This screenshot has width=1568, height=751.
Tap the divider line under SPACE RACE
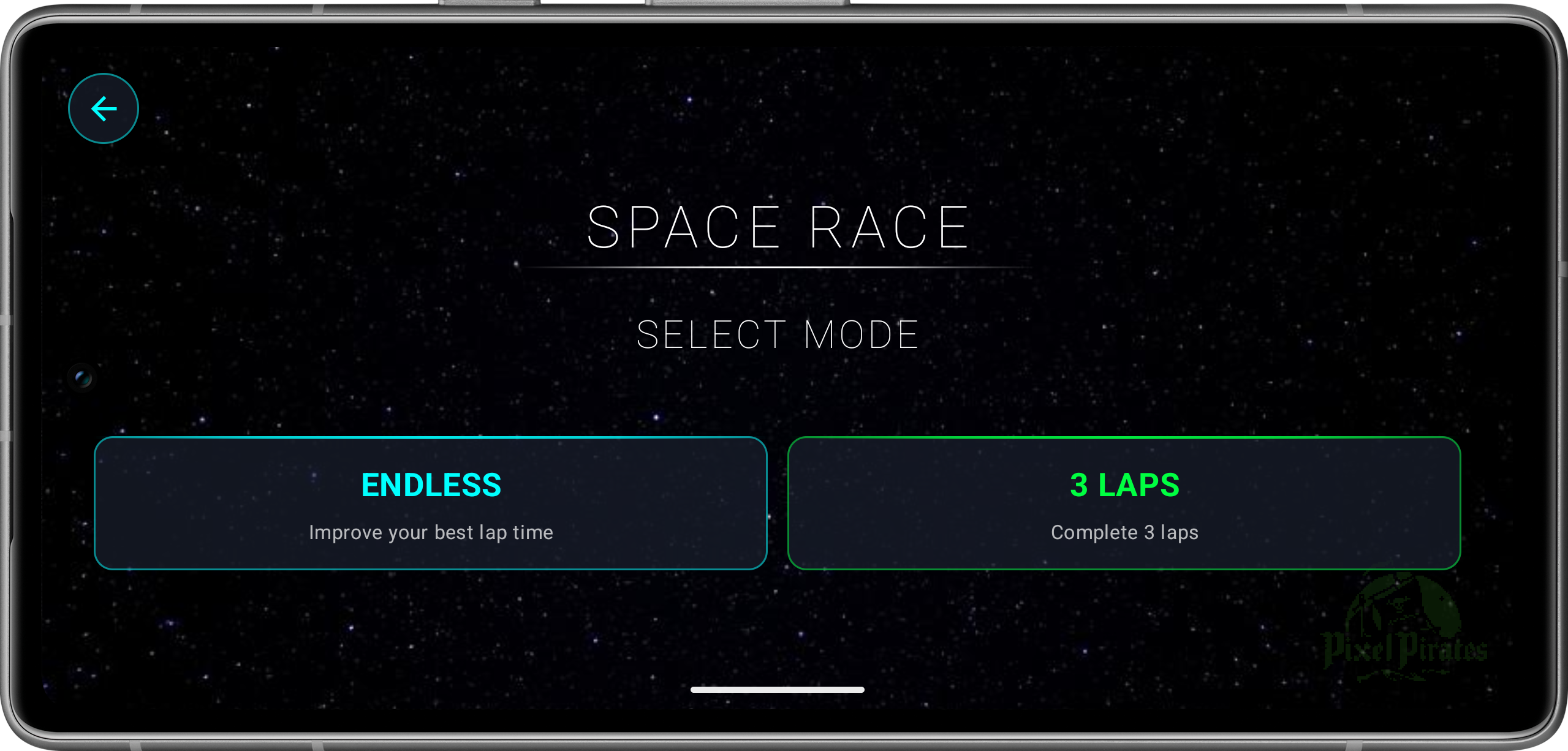pos(777,266)
